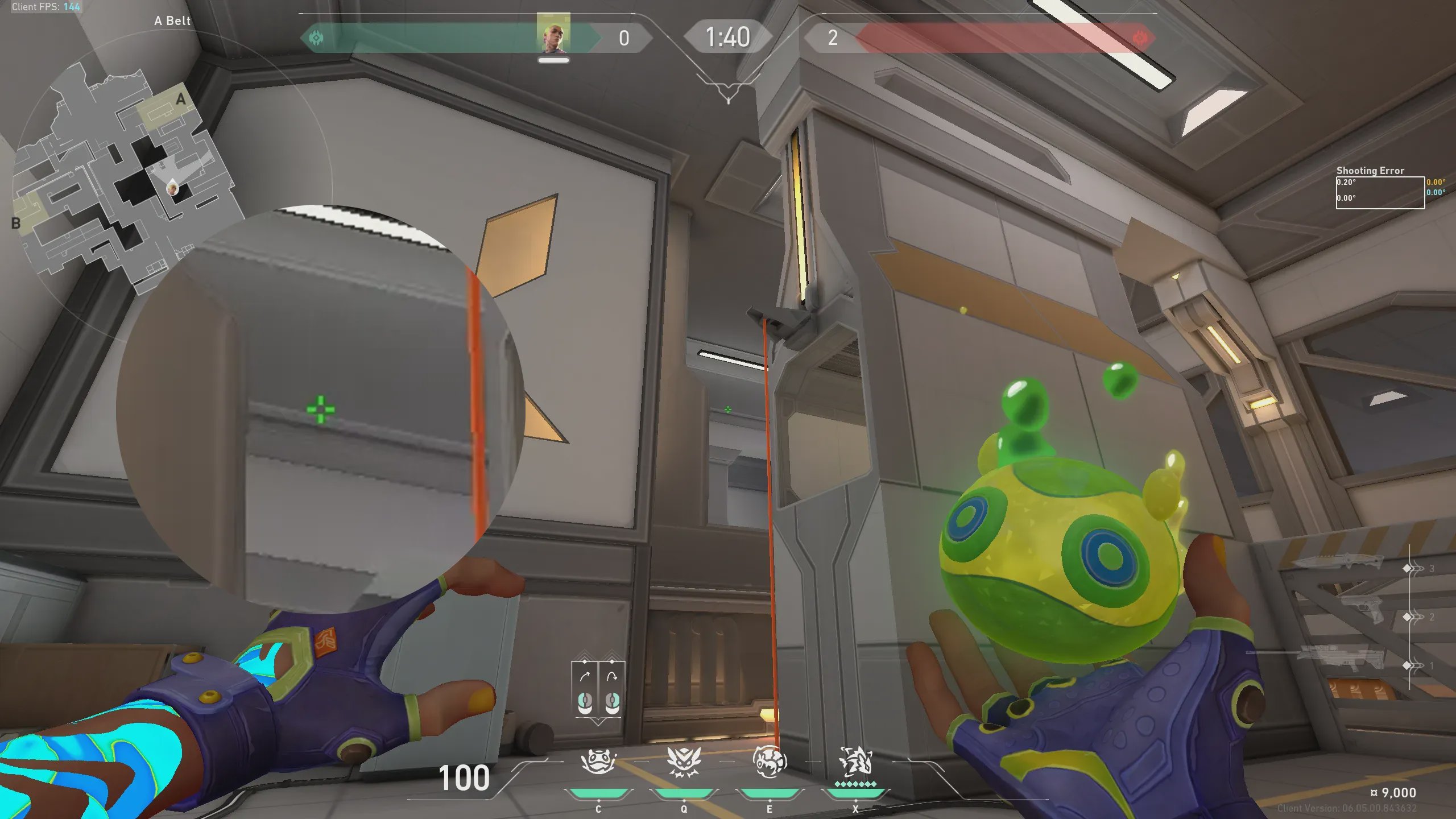Click the Shooting Error graph box
Image resolution: width=1456 pixels, height=819 pixels.
(x=1380, y=193)
